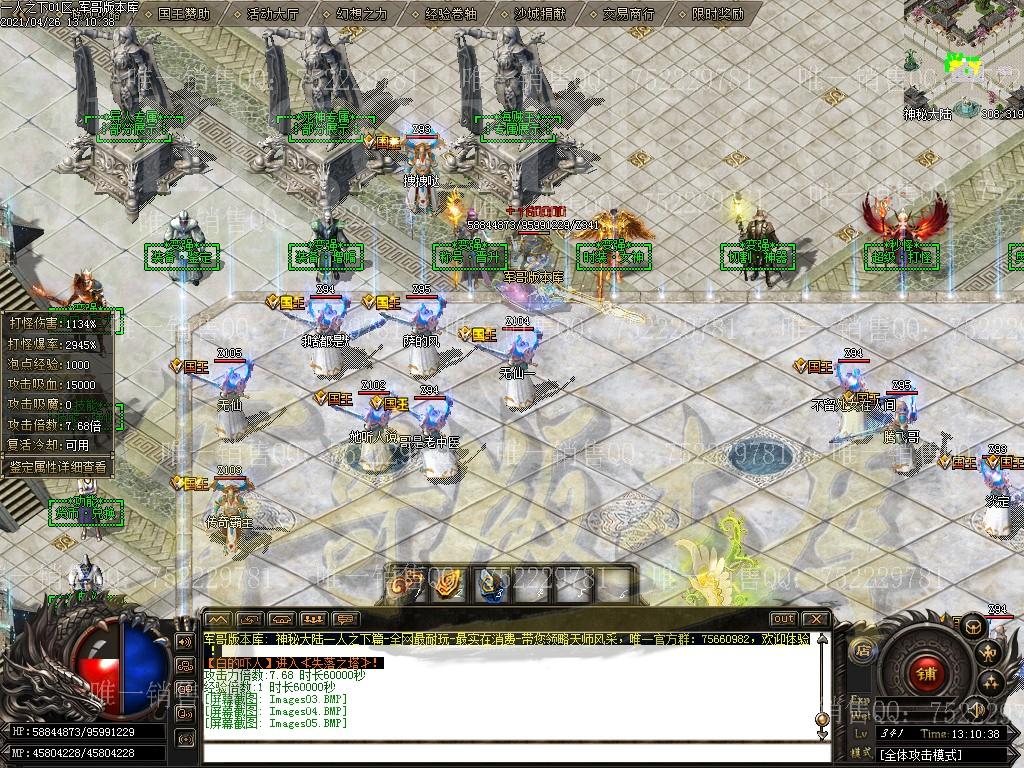Viewport: 1024px width, 768px height.
Task: Open the 国王赞助 menu
Action: point(184,14)
